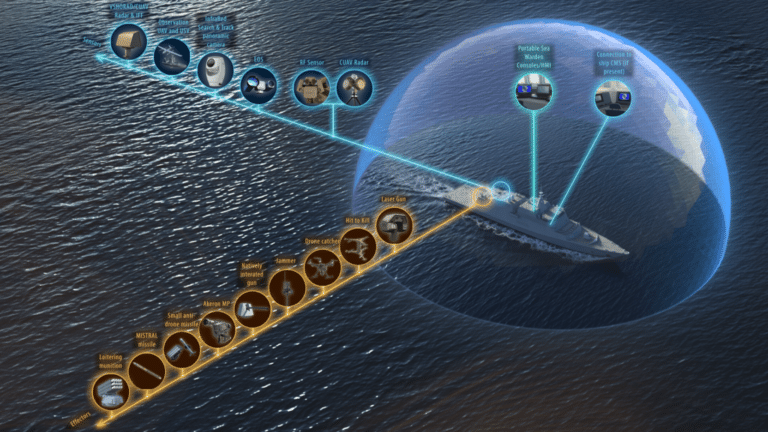Choose the RF Sensor icon
This screenshot has width=768, height=432.
(311, 88)
